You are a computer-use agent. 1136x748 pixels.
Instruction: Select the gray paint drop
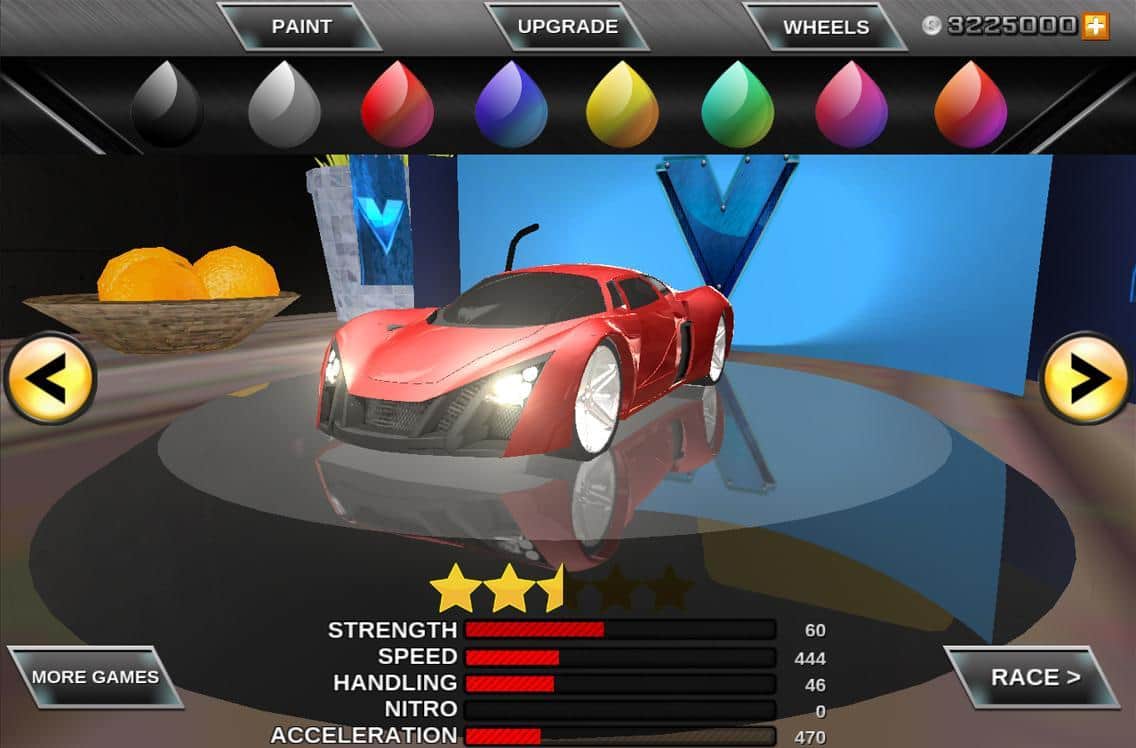pyautogui.click(x=284, y=105)
